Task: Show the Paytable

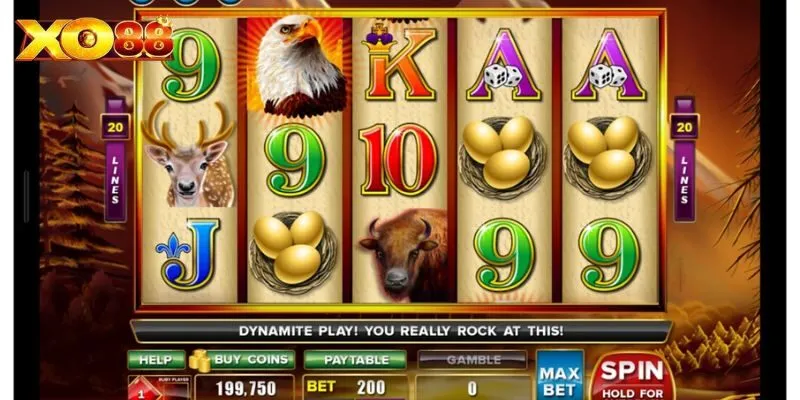Action: coord(355,360)
